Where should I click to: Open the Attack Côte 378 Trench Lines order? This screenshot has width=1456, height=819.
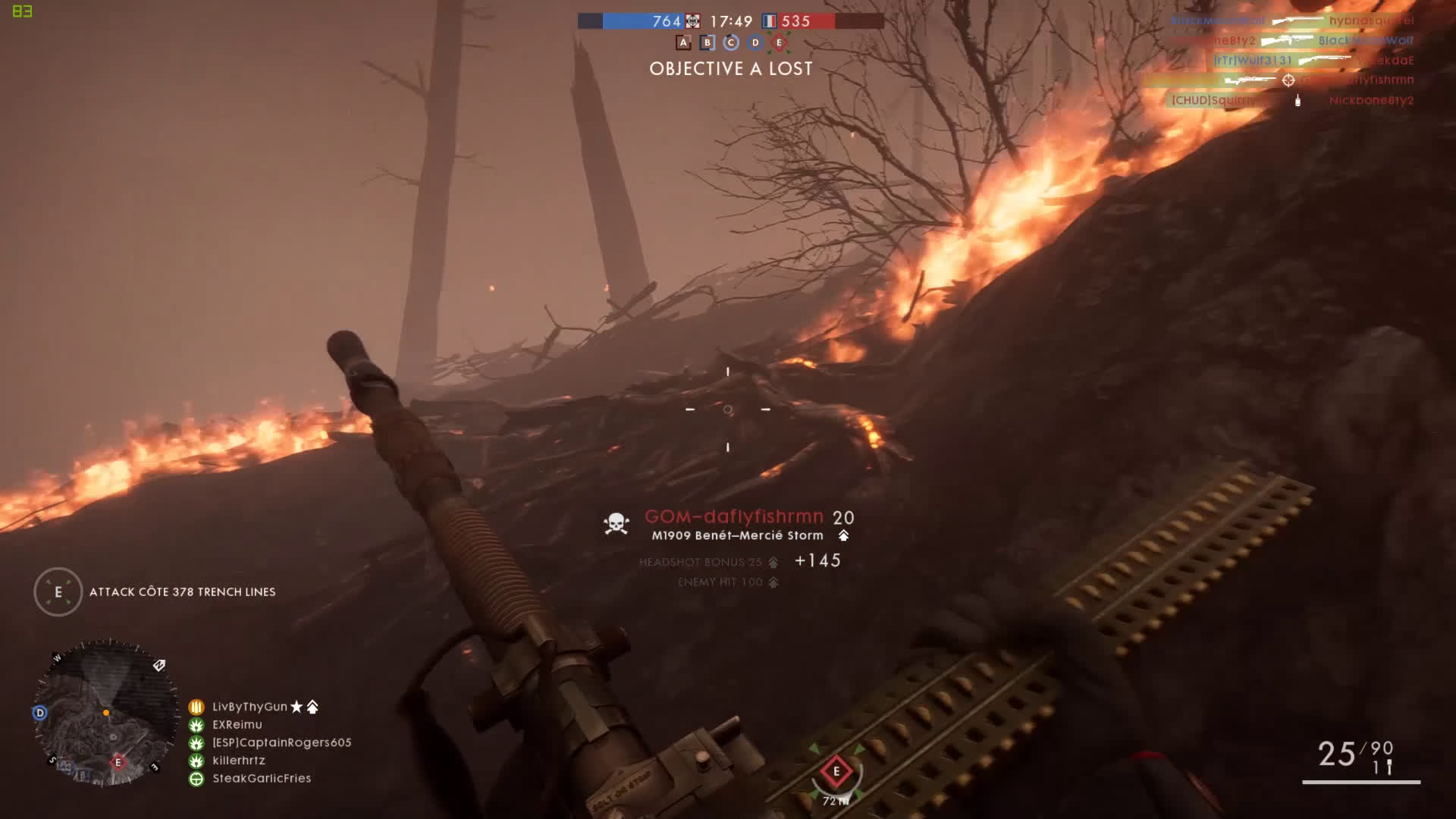[x=182, y=591]
